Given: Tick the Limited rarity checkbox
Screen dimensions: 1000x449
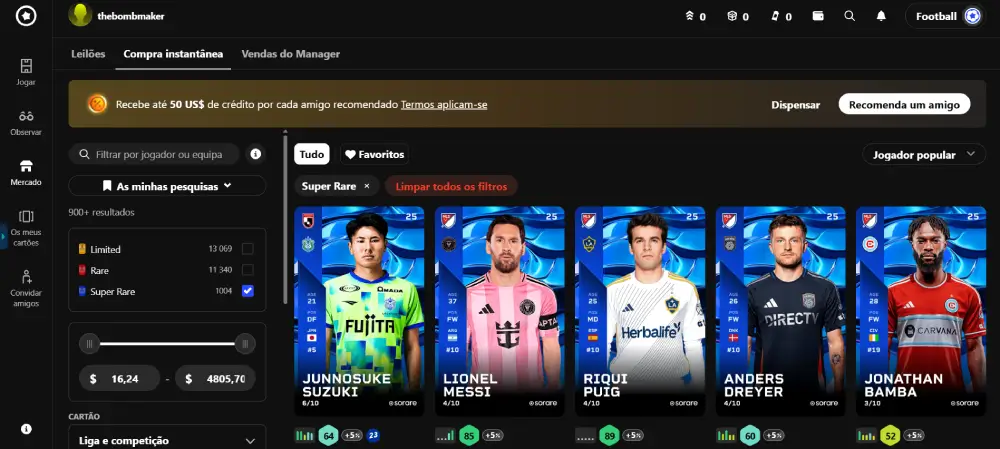Looking at the screenshot, I should tap(247, 249).
